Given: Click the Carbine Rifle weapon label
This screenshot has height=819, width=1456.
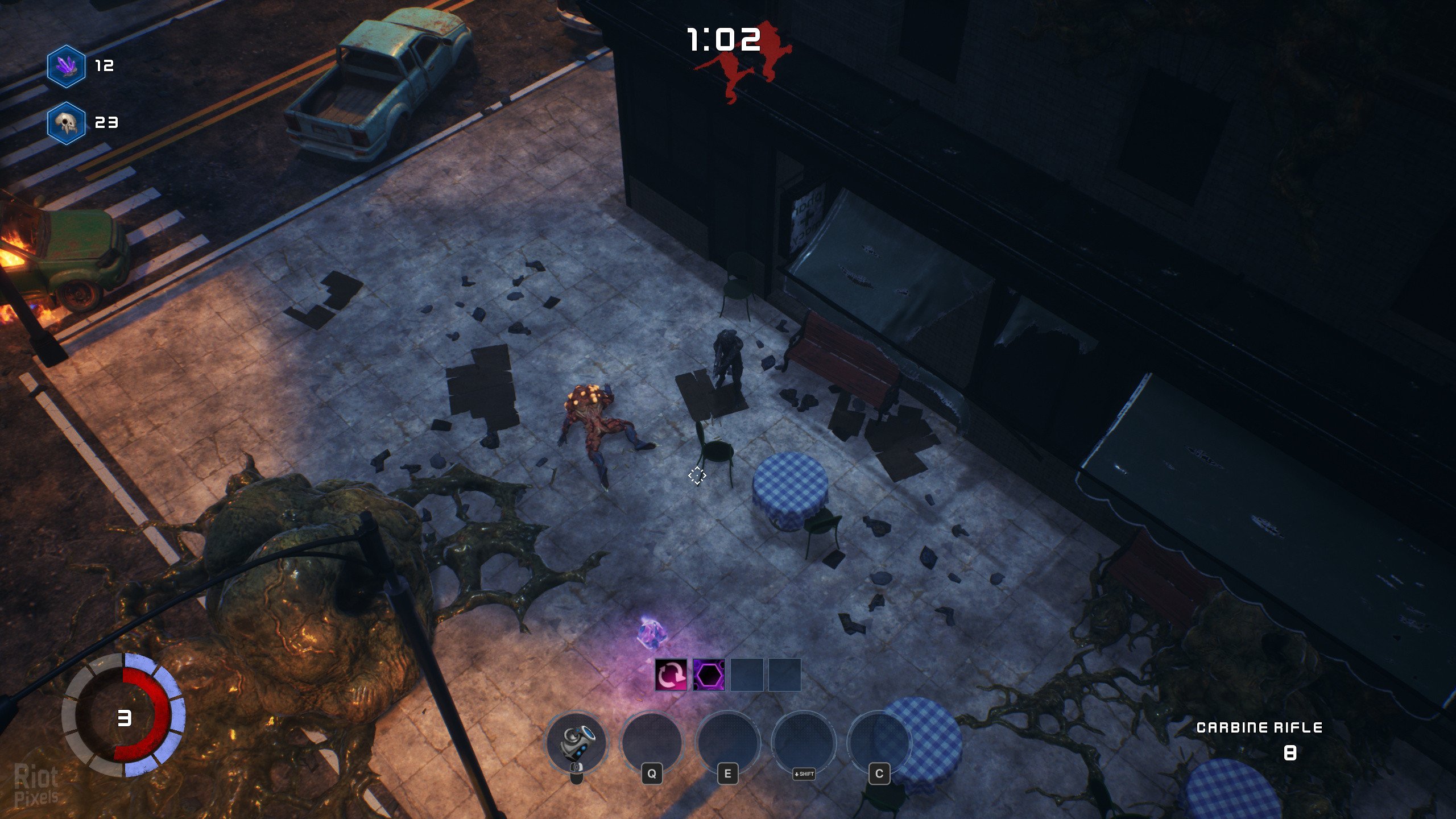Looking at the screenshot, I should click(x=1259, y=727).
